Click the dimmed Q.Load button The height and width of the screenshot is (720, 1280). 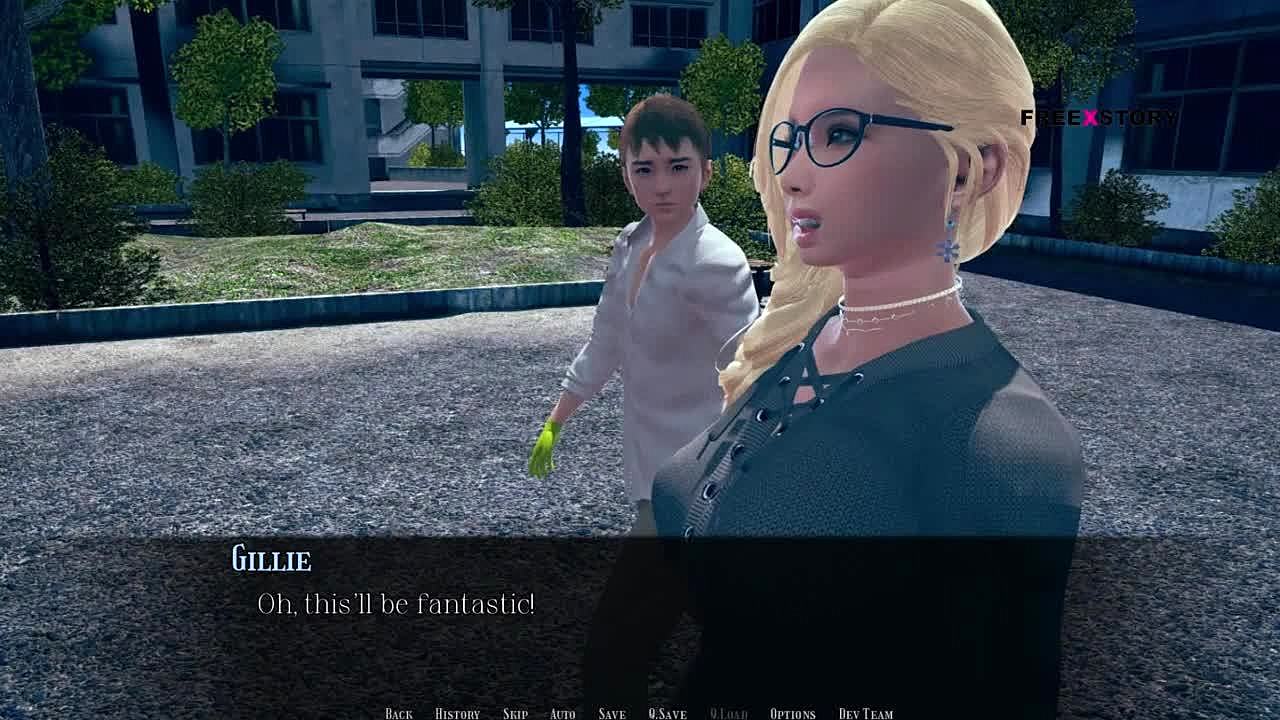pos(728,713)
